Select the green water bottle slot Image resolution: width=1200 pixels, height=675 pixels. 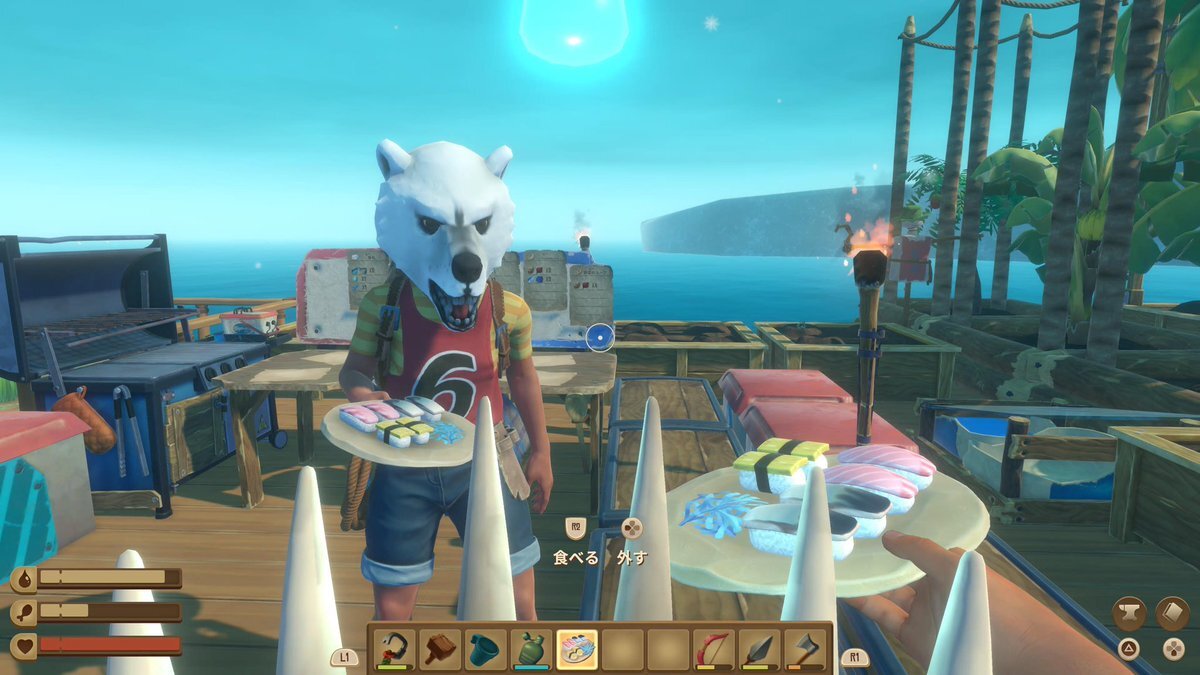pyautogui.click(x=531, y=649)
